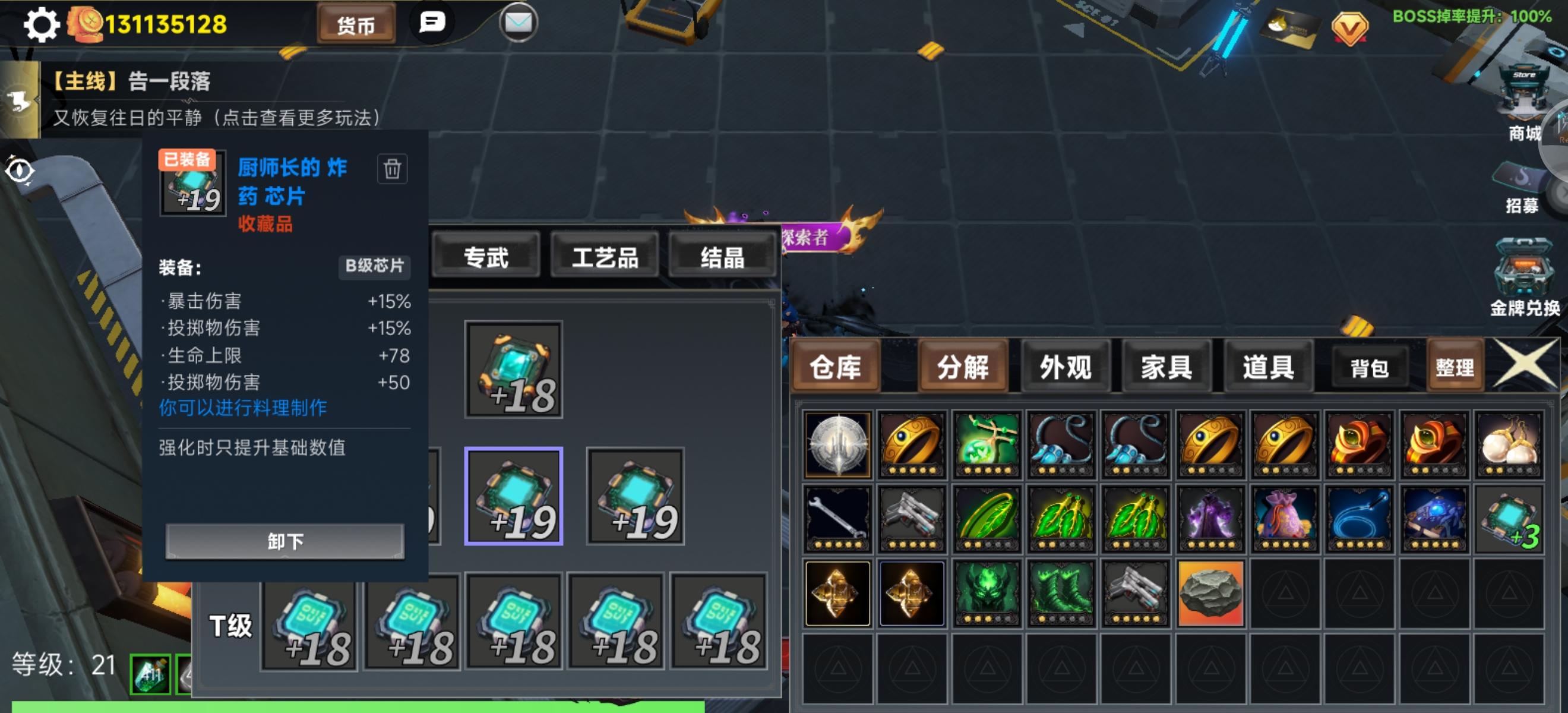Viewport: 1568px width, 713px height.
Task: Switch to the 工艺品 tab
Action: pos(604,257)
